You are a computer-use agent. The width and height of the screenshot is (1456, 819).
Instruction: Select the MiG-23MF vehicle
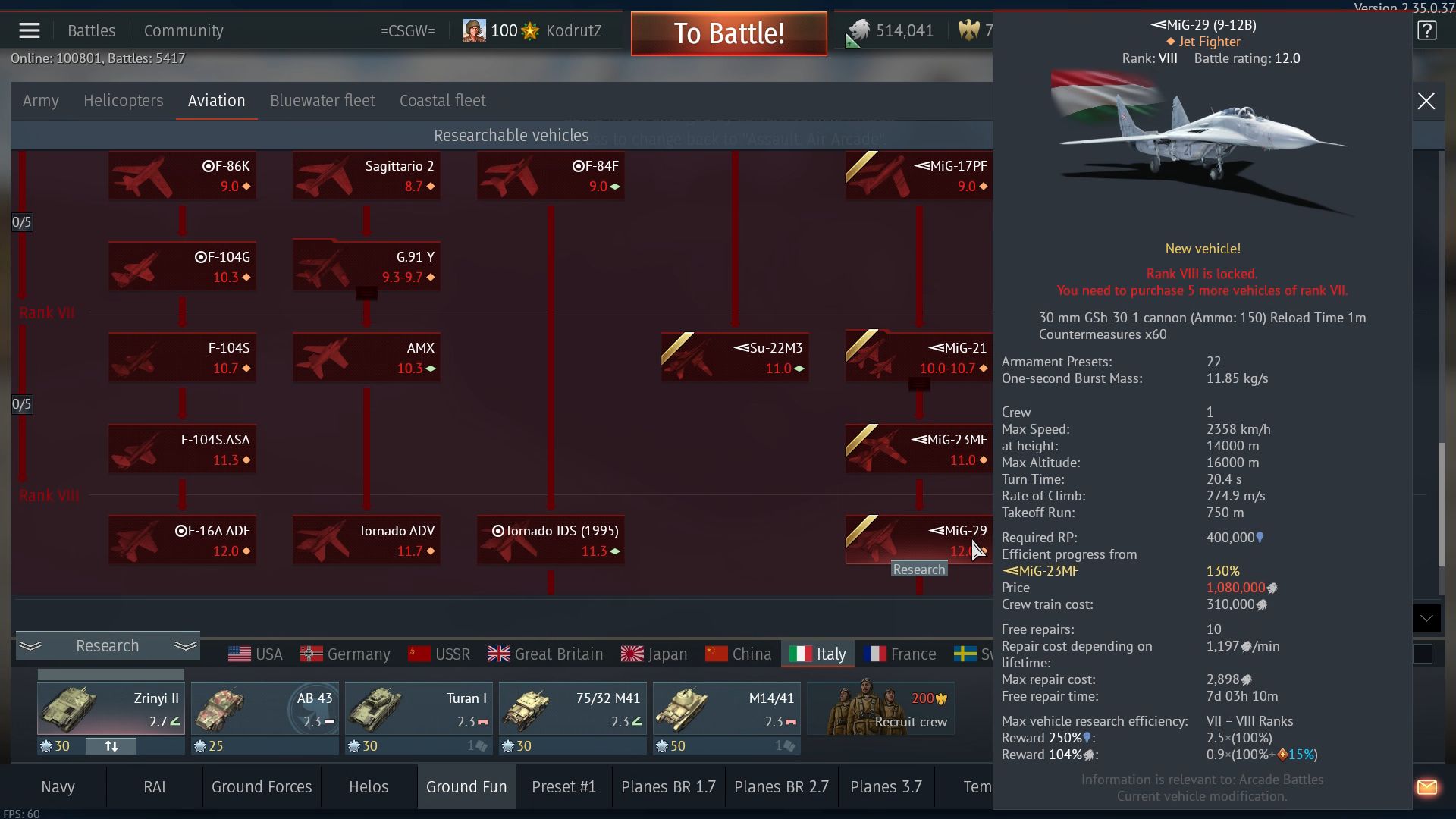pos(918,449)
